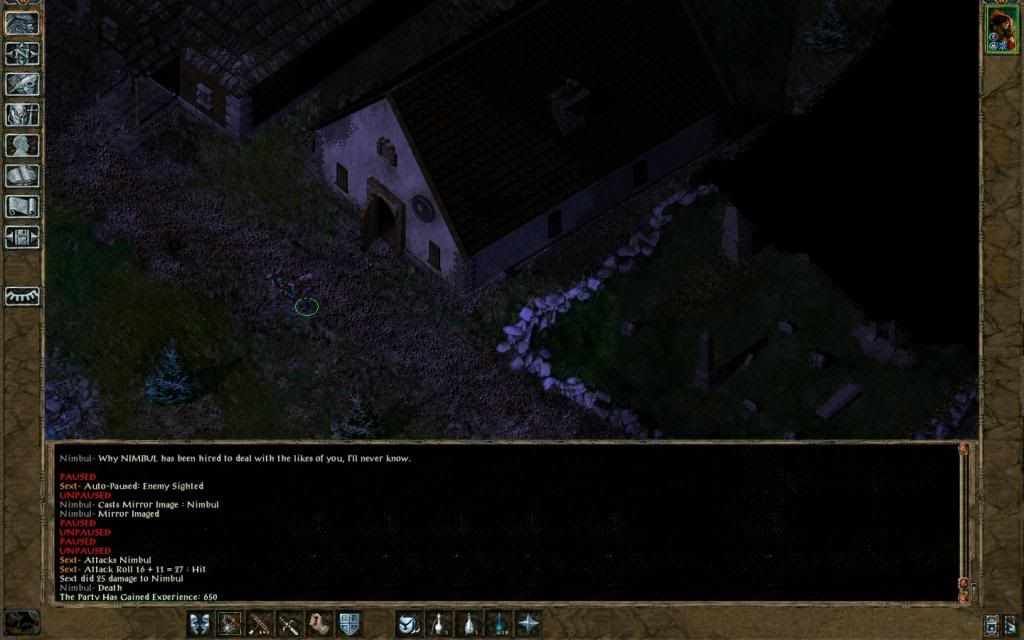Image resolution: width=1024 pixels, height=640 pixels.
Task: Return to the game screen button
Action: [22, 22]
